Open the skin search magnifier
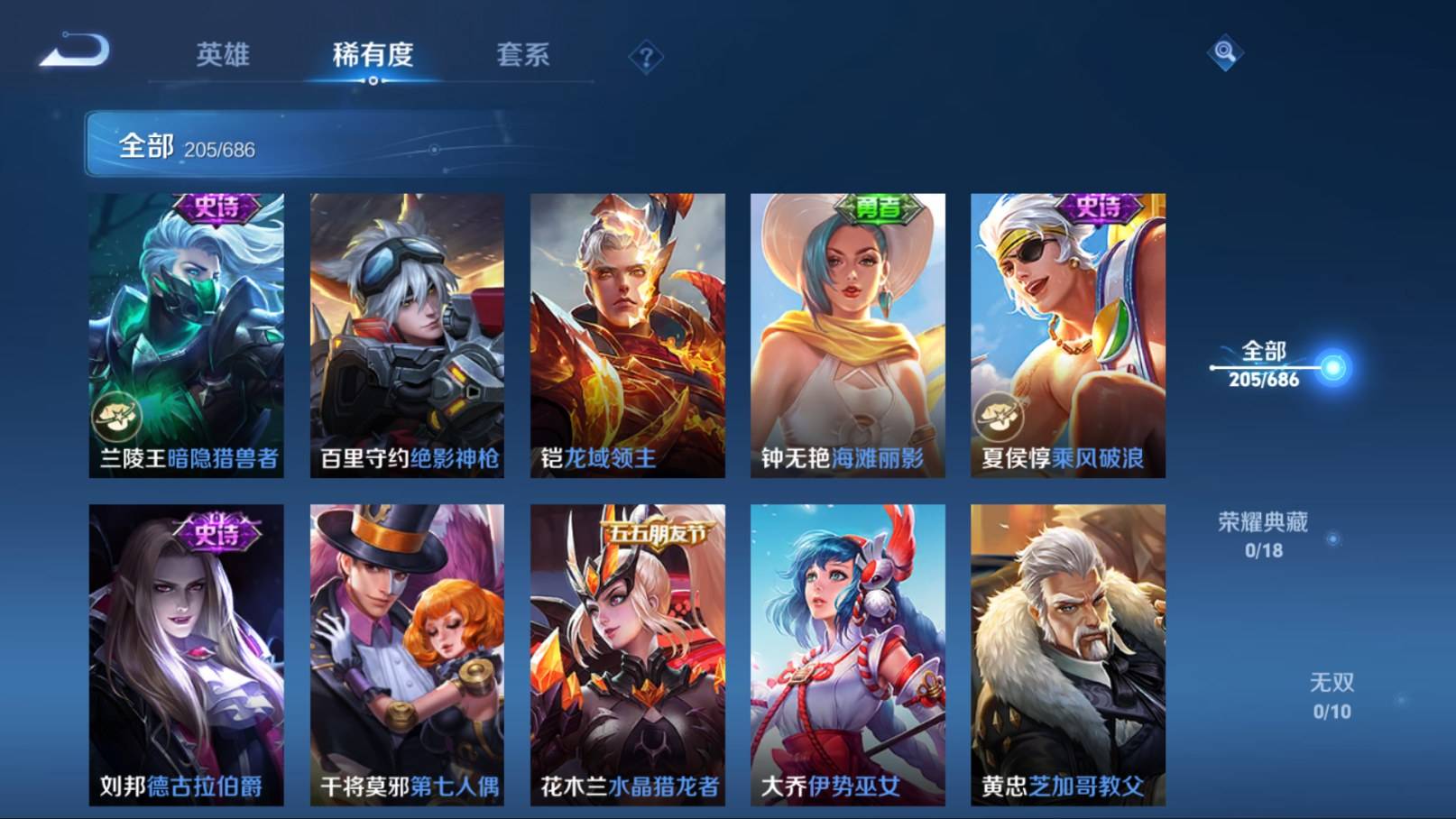This screenshot has height=819, width=1456. 1224,52
